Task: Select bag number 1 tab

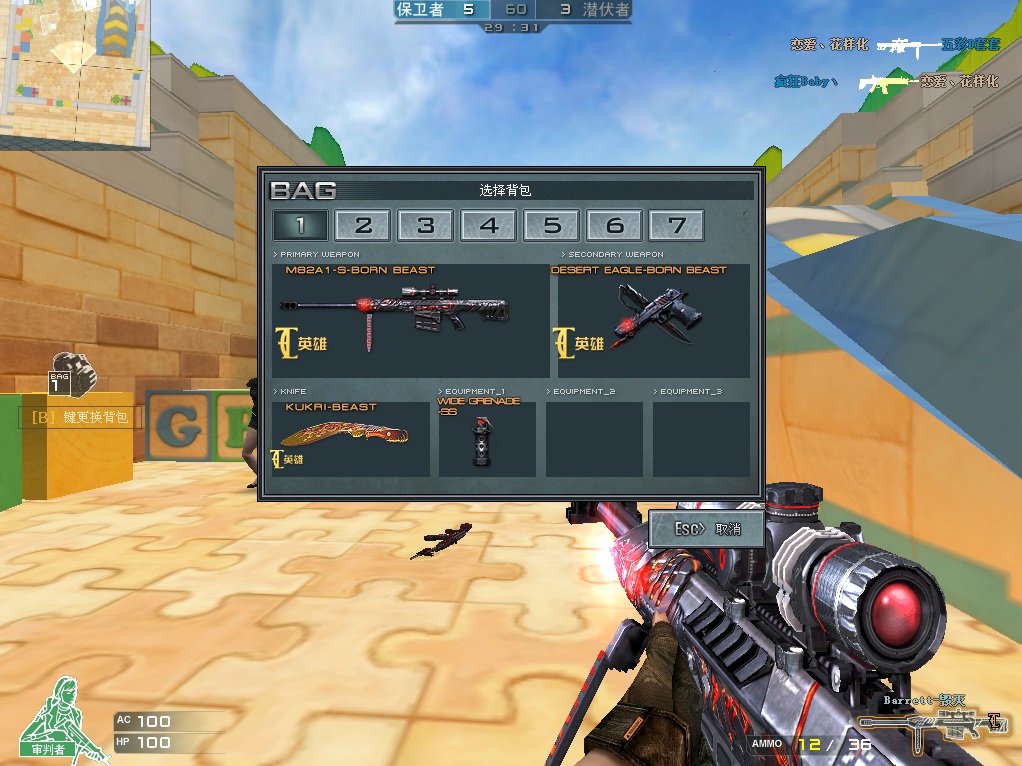Action: 300,226
